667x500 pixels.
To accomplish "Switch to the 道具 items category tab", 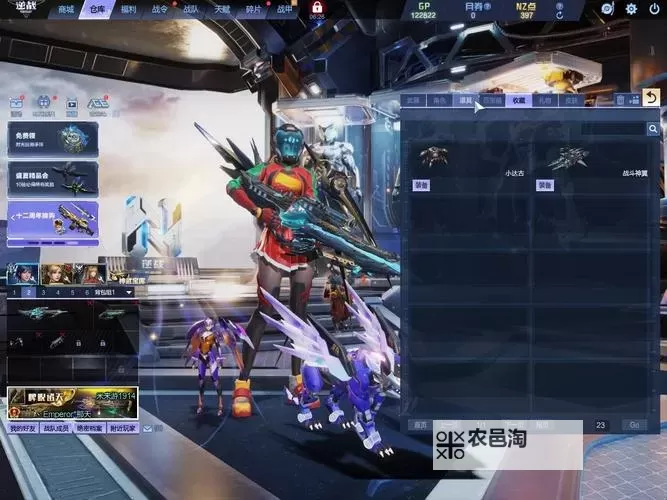I will [465, 100].
